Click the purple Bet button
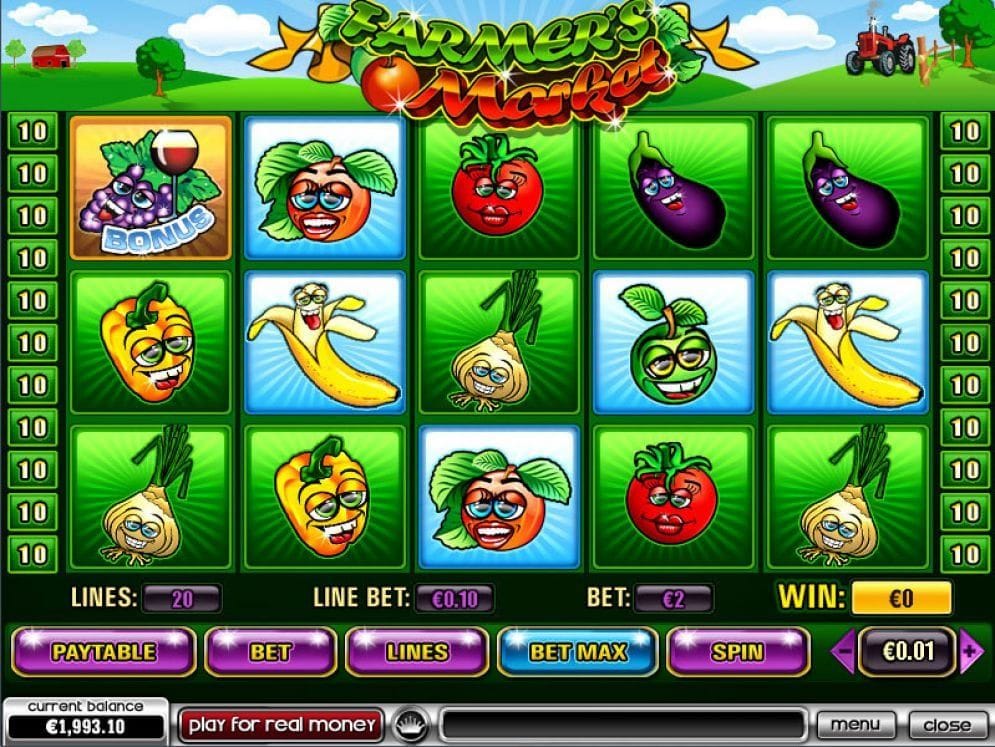Screen dimensions: 995x747 [x=270, y=652]
